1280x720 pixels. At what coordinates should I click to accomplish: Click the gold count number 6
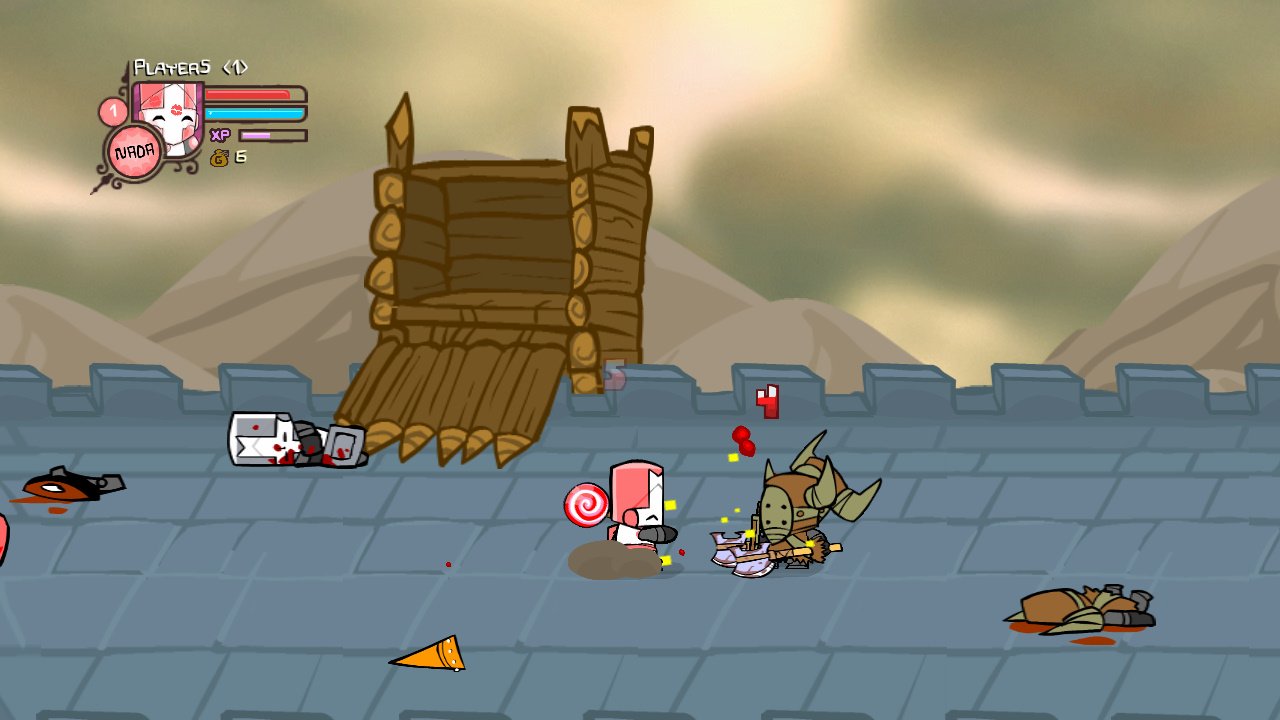[x=240, y=158]
